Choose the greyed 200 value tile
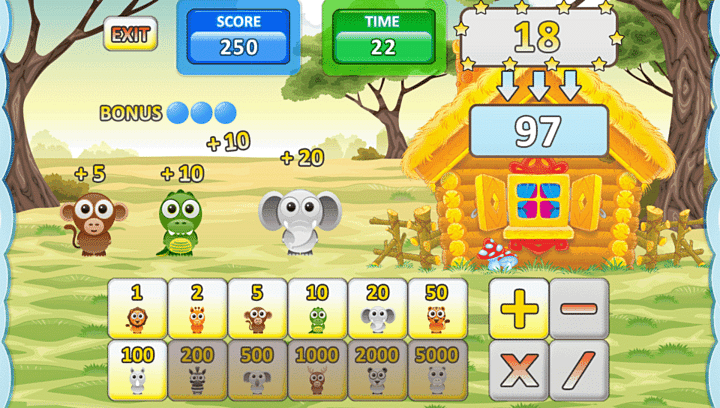 (197, 369)
